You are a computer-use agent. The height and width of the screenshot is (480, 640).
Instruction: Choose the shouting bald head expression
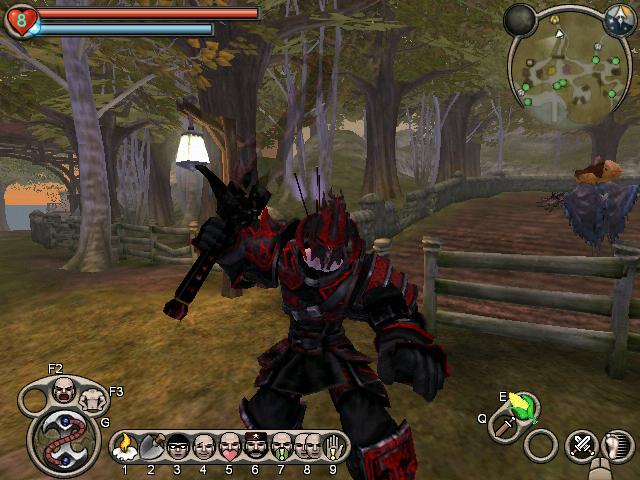click(x=64, y=389)
